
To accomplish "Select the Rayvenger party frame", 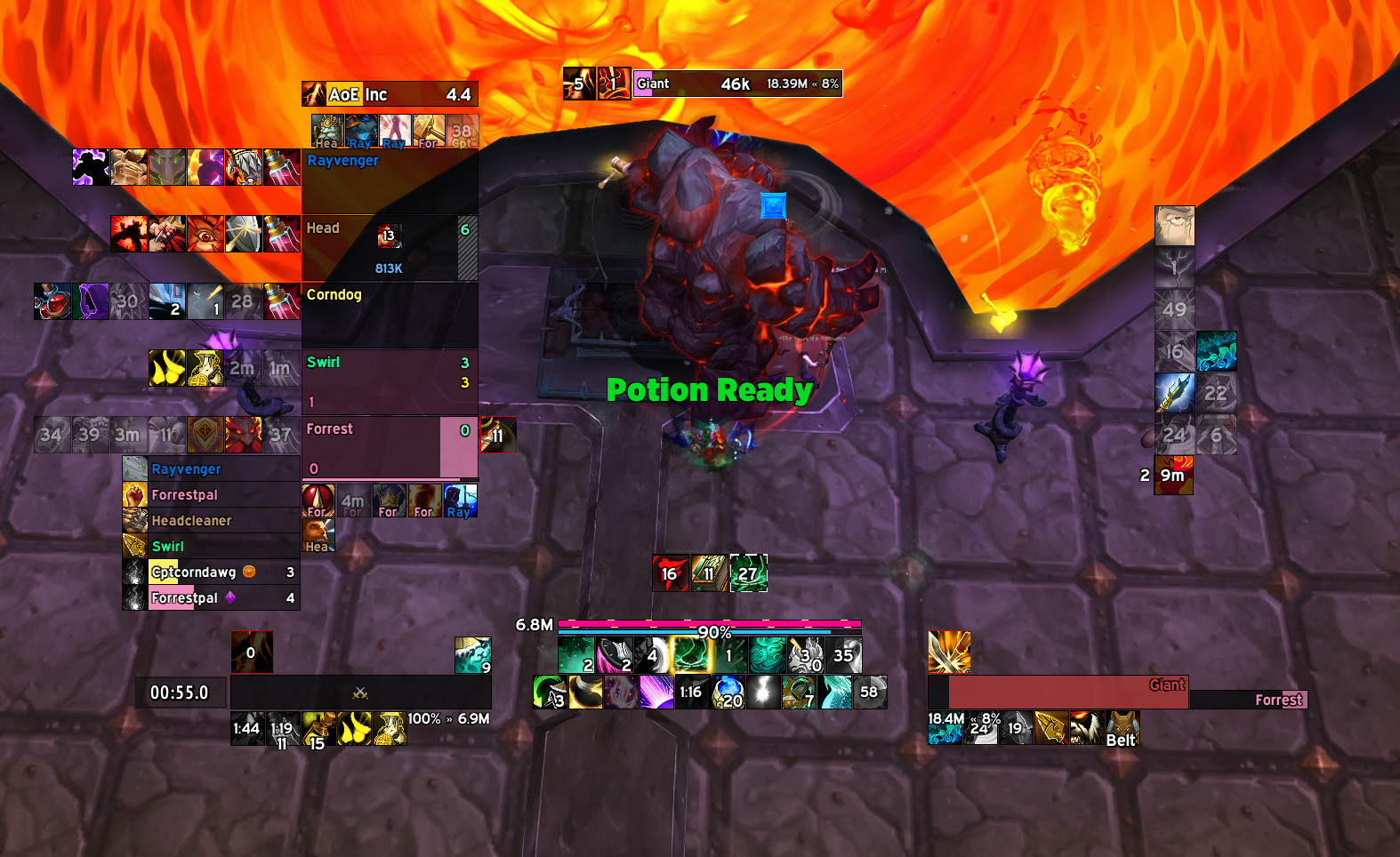I will tap(390, 181).
